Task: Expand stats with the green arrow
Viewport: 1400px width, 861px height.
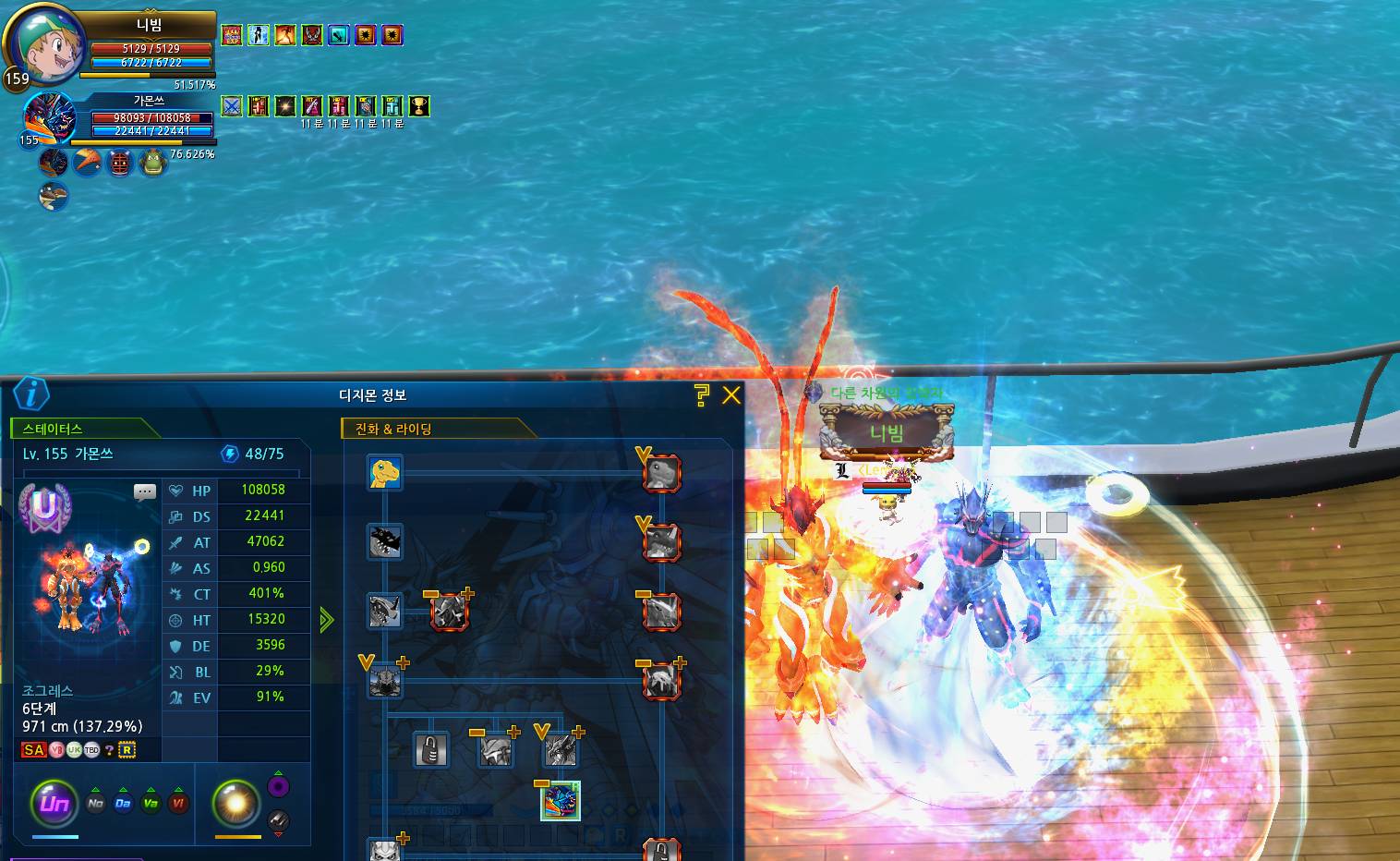Action: pos(326,619)
